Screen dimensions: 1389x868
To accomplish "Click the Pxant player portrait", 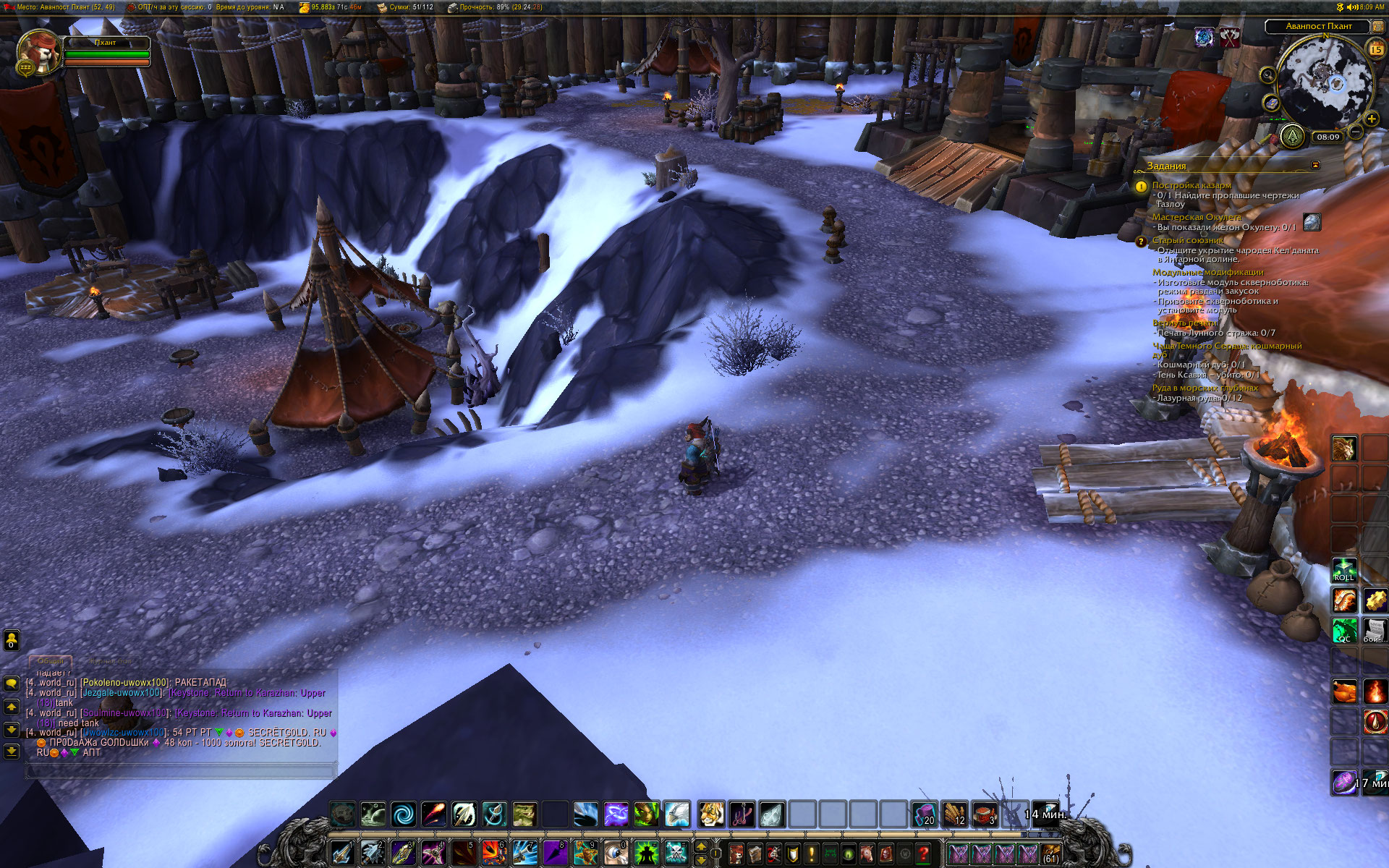I will [x=38, y=52].
